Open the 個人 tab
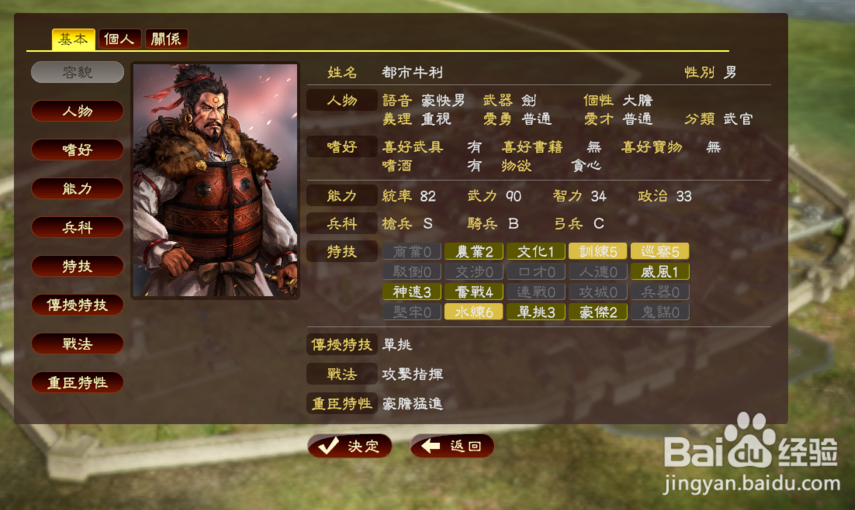This screenshot has width=855, height=510. (x=121, y=39)
